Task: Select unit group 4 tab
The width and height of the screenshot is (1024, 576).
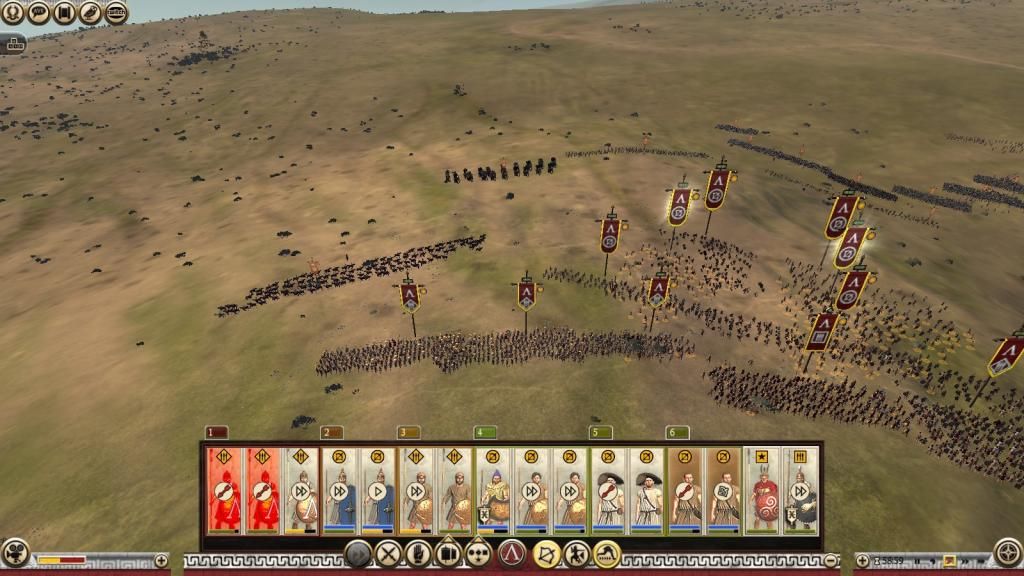Action: click(x=484, y=433)
